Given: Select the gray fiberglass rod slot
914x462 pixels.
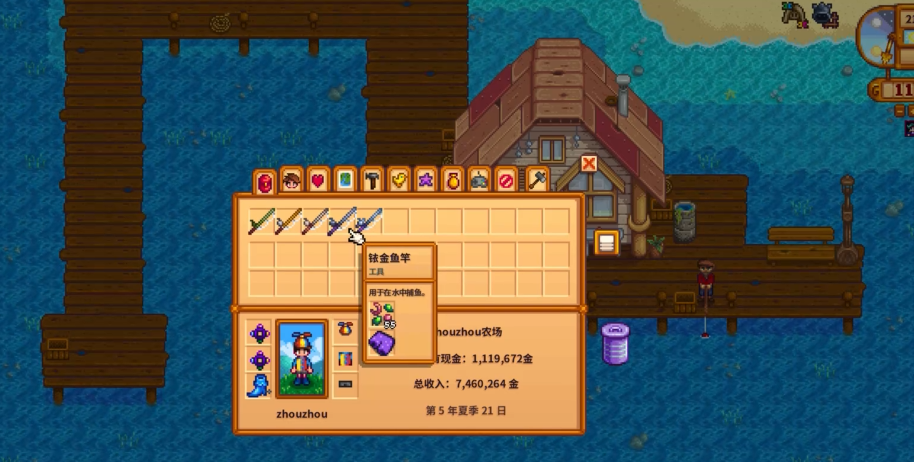Looking at the screenshot, I should 316,221.
